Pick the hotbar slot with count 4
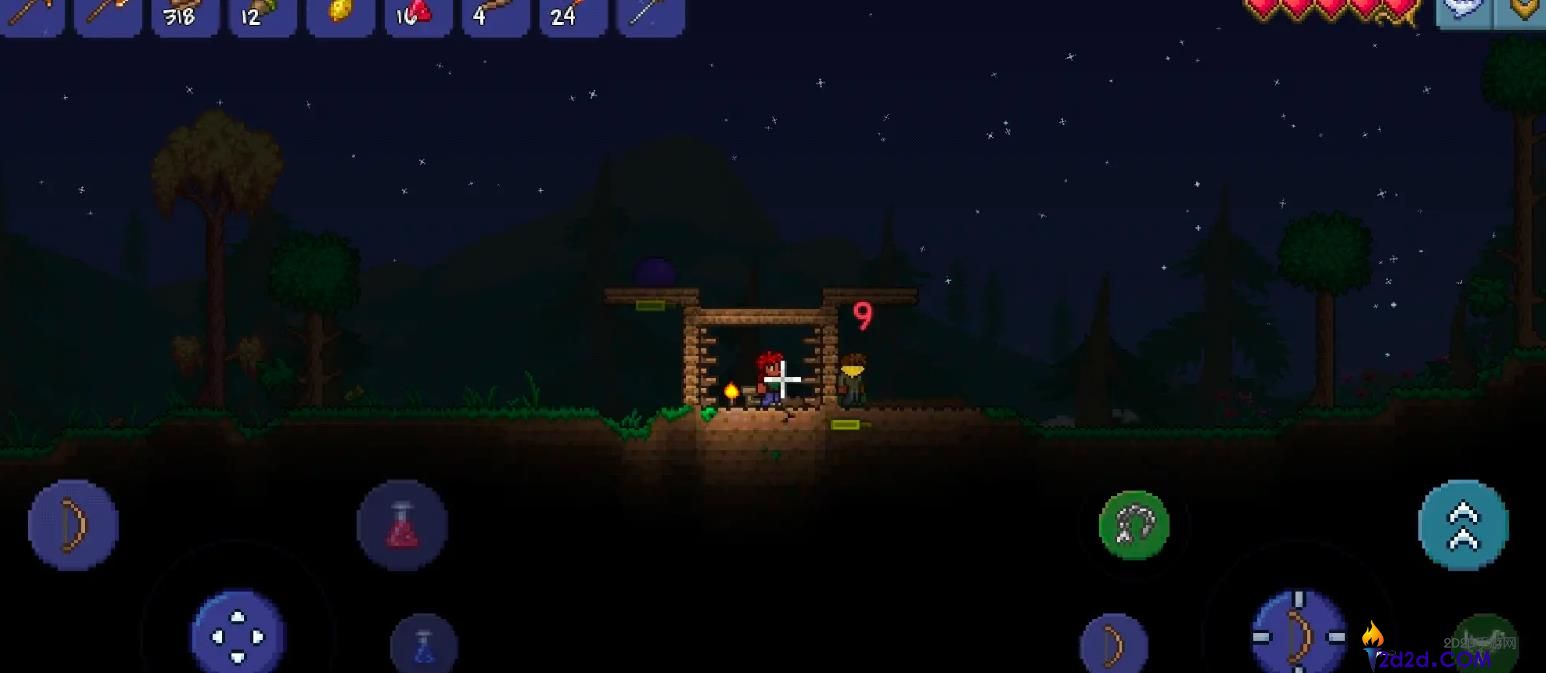This screenshot has height=673, width=1546. click(x=496, y=16)
